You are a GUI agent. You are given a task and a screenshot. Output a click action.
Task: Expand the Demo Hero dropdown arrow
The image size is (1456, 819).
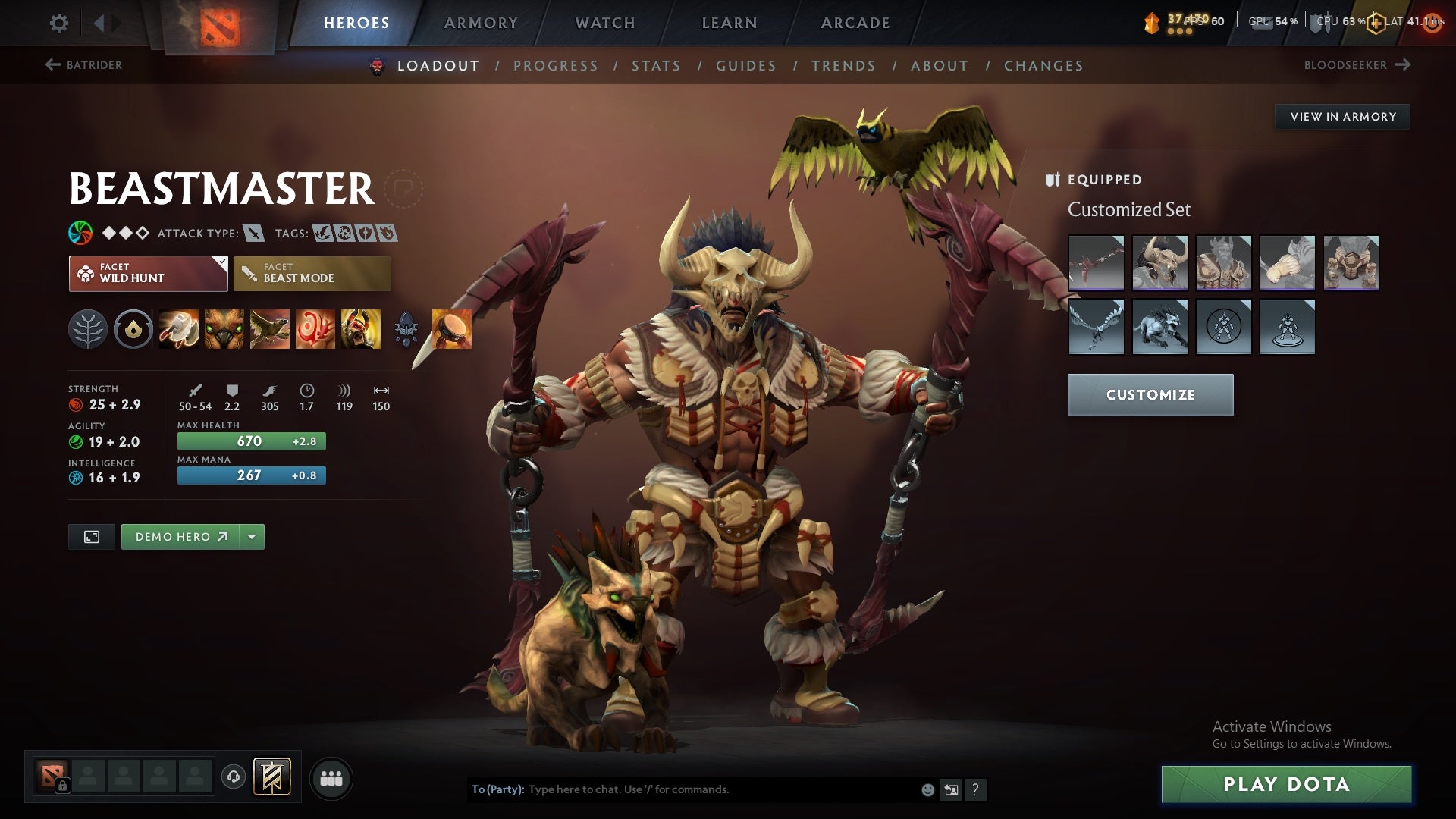coord(251,536)
